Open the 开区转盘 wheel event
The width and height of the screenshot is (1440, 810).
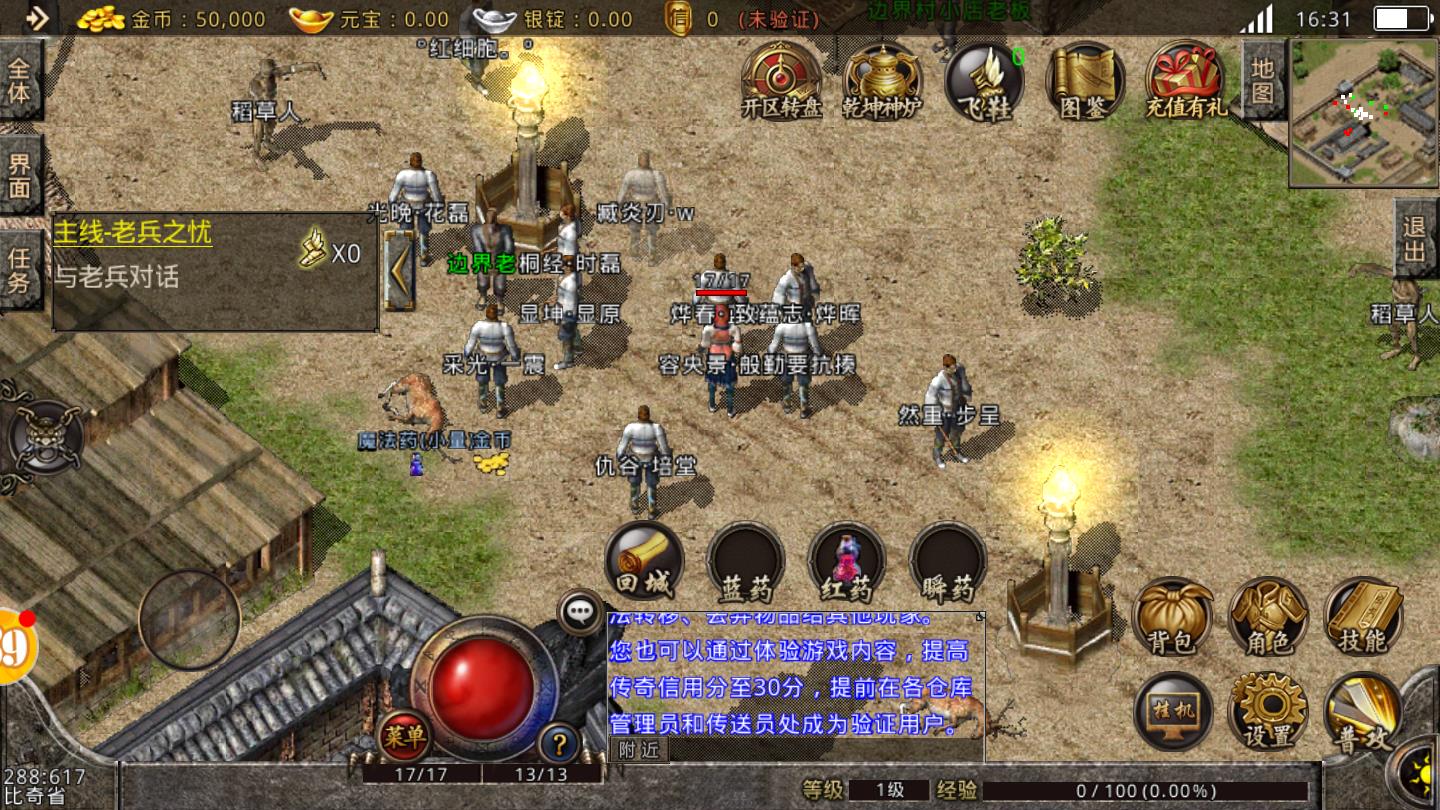781,80
